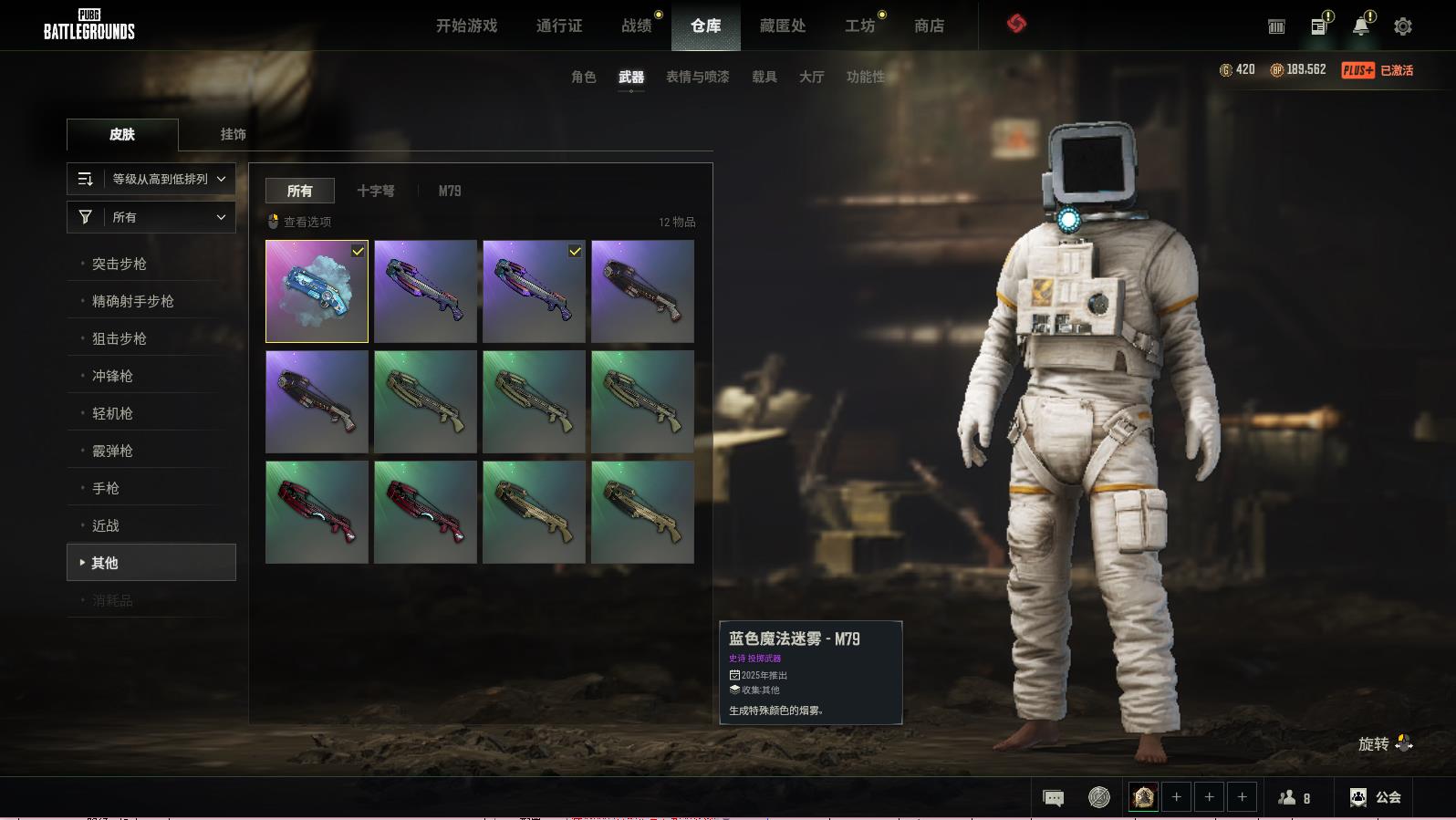Image resolution: width=1456 pixels, height=820 pixels.
Task: Switch to the 挂饰 charms tab
Action: [x=233, y=134]
